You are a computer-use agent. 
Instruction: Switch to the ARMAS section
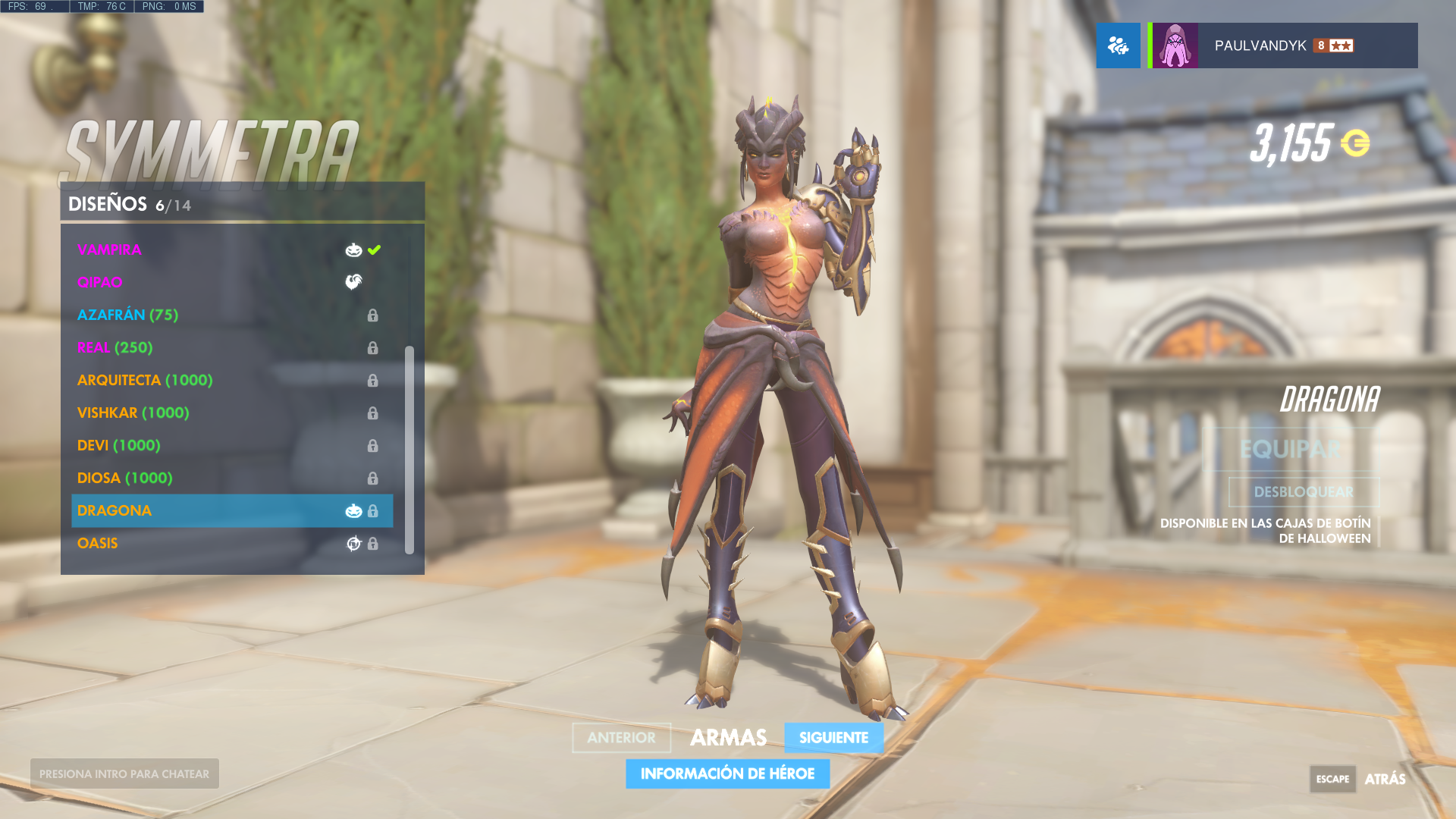point(728,737)
